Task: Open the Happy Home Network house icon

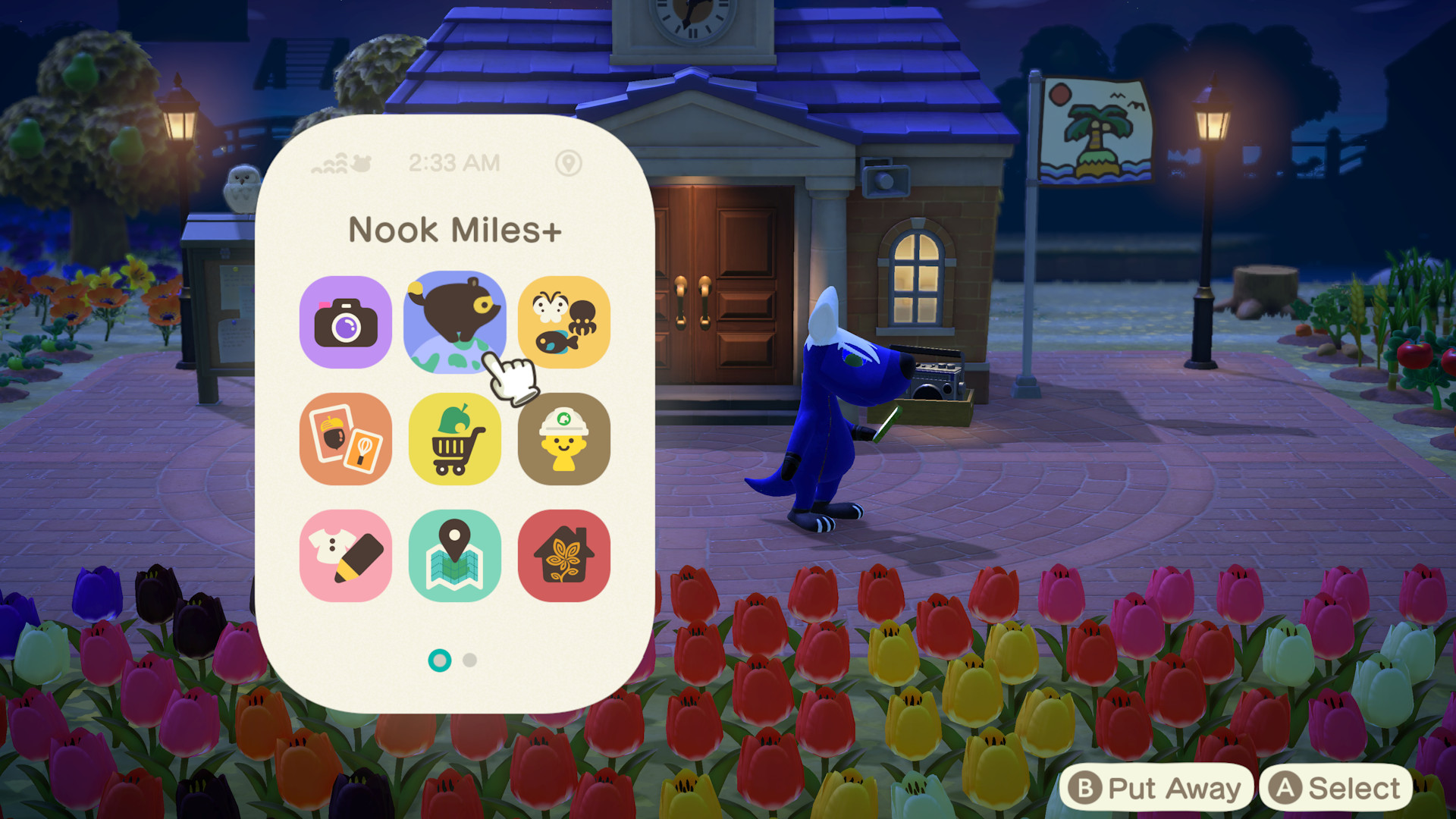Action: tap(563, 554)
